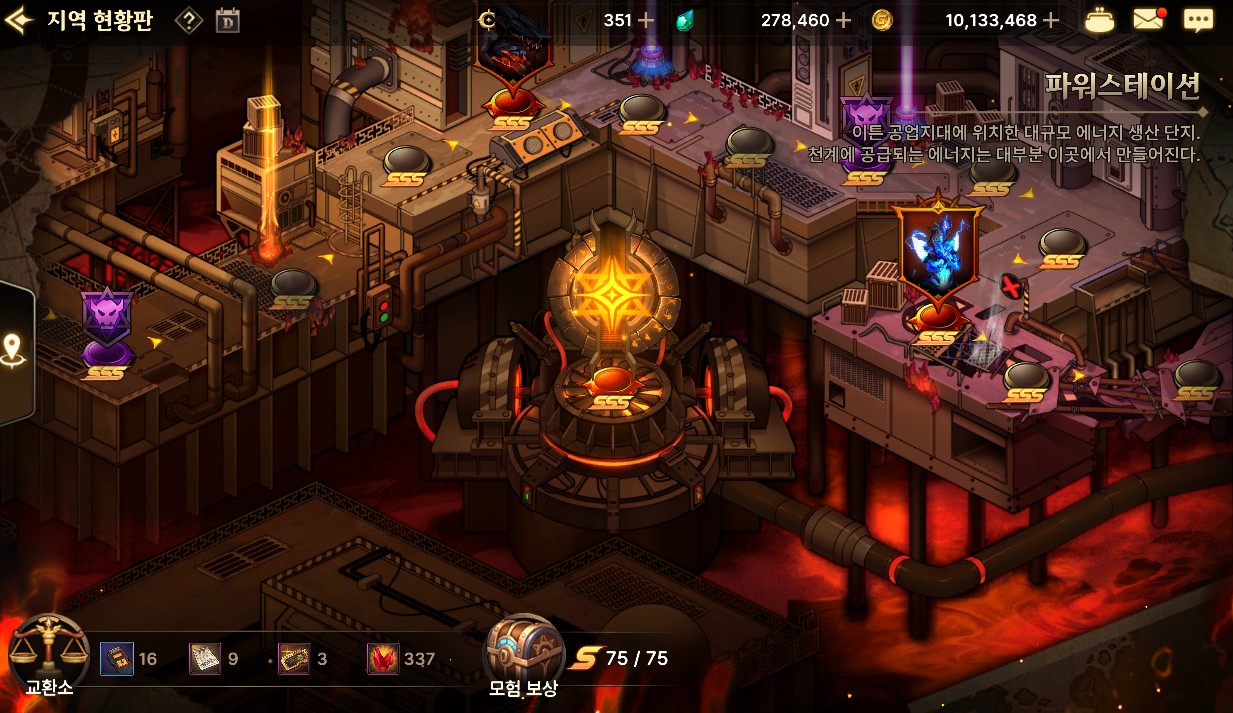Tap the plus next to 278,460 gems
The image size is (1233, 713).
point(843,20)
